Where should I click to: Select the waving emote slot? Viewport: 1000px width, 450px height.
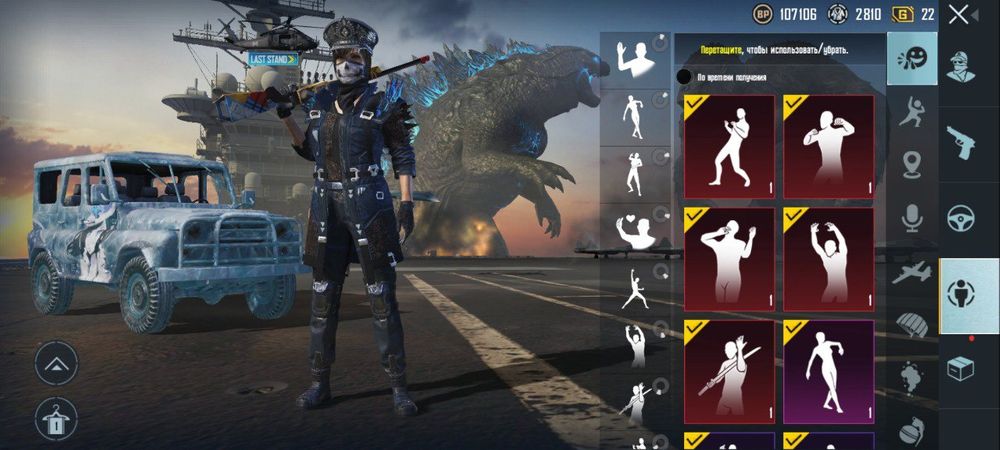(634, 60)
